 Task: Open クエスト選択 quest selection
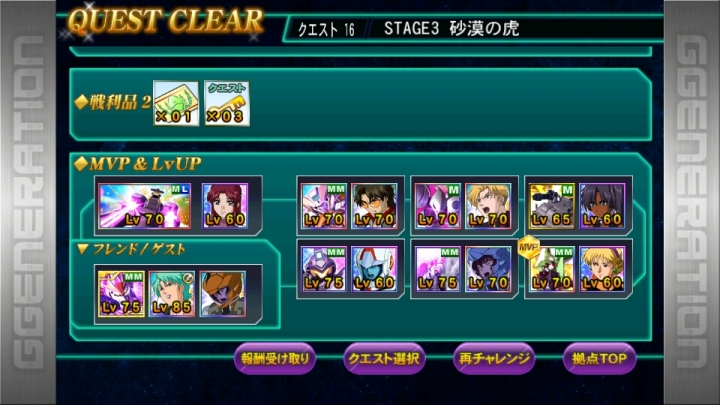385,357
